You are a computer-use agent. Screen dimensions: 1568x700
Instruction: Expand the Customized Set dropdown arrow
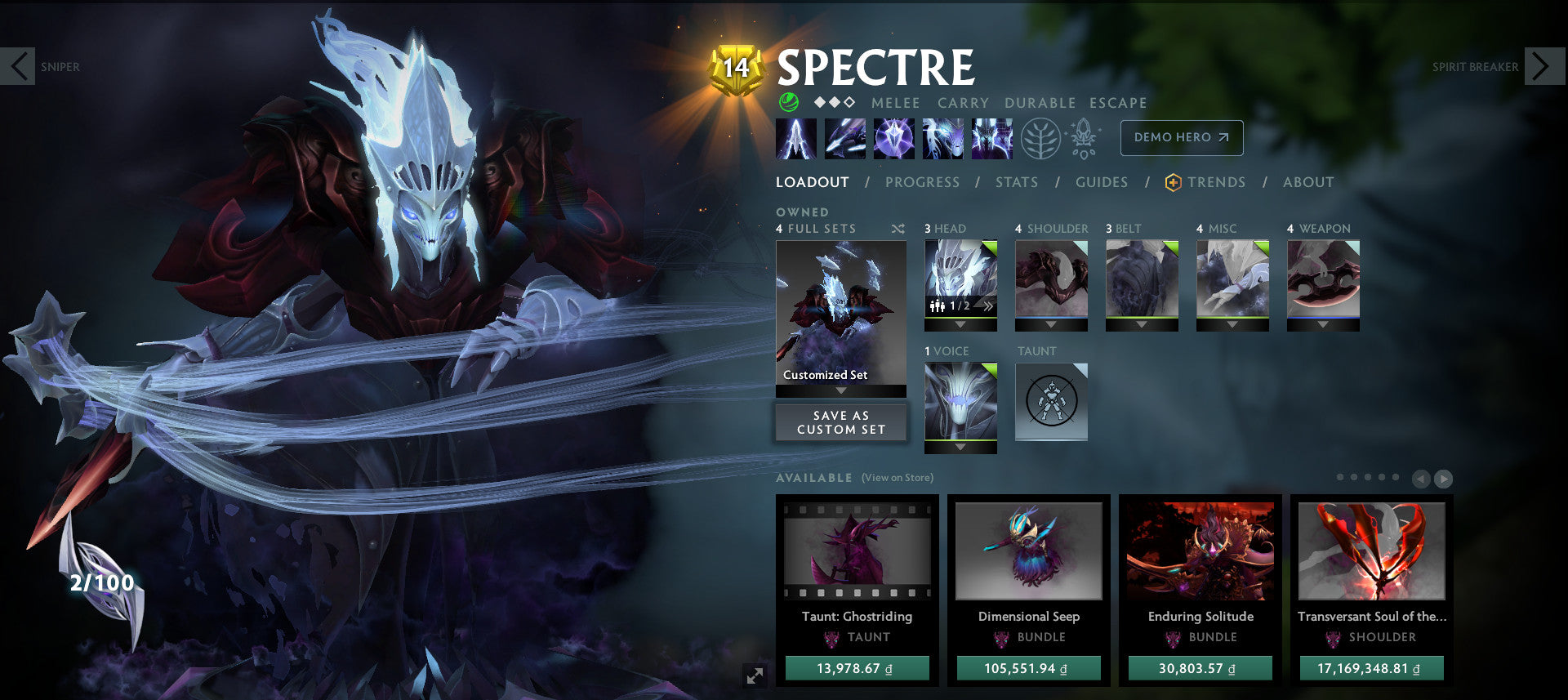pyautogui.click(x=841, y=390)
